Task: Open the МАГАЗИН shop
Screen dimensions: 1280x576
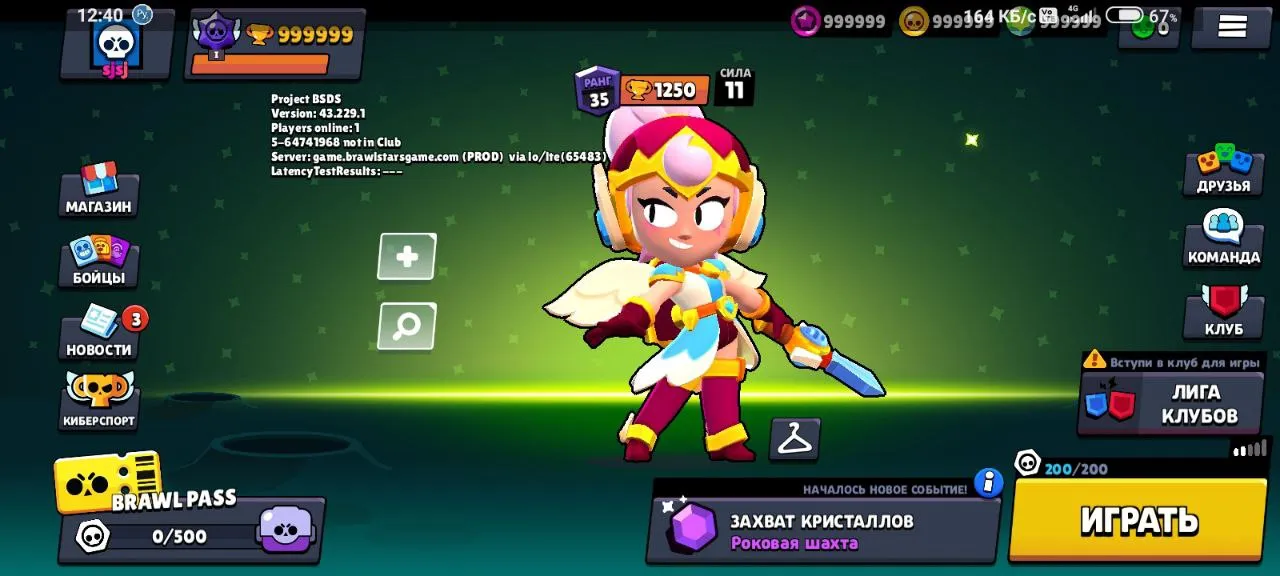Action: (x=99, y=190)
